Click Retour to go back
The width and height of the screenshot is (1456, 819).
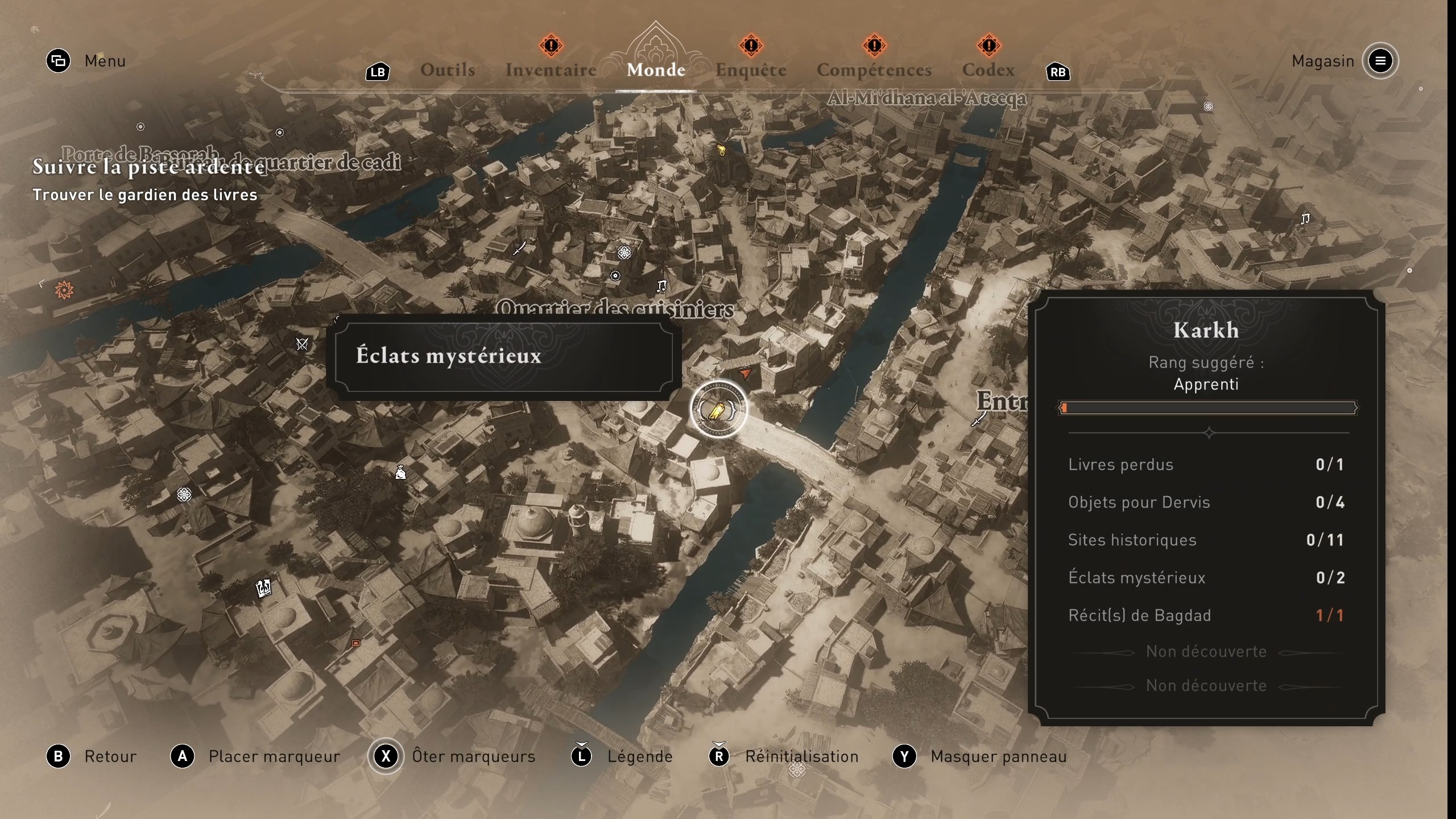110,756
